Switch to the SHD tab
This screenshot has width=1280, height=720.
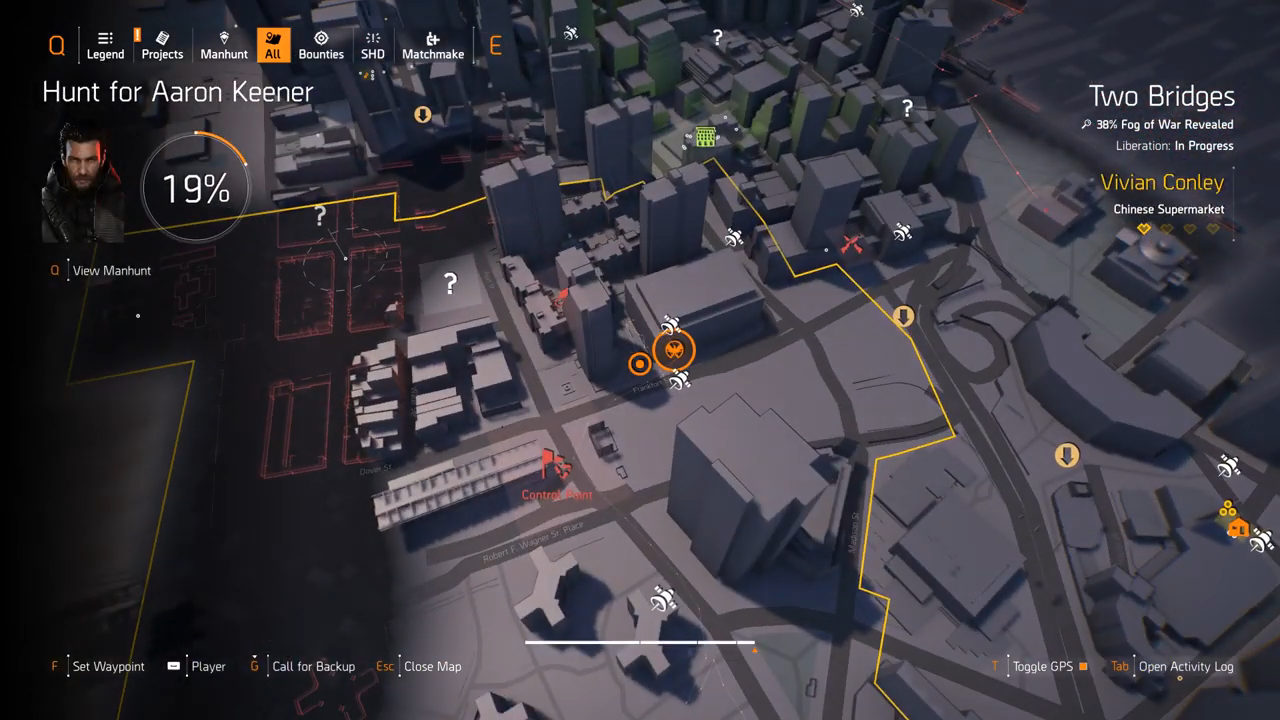tap(372, 45)
